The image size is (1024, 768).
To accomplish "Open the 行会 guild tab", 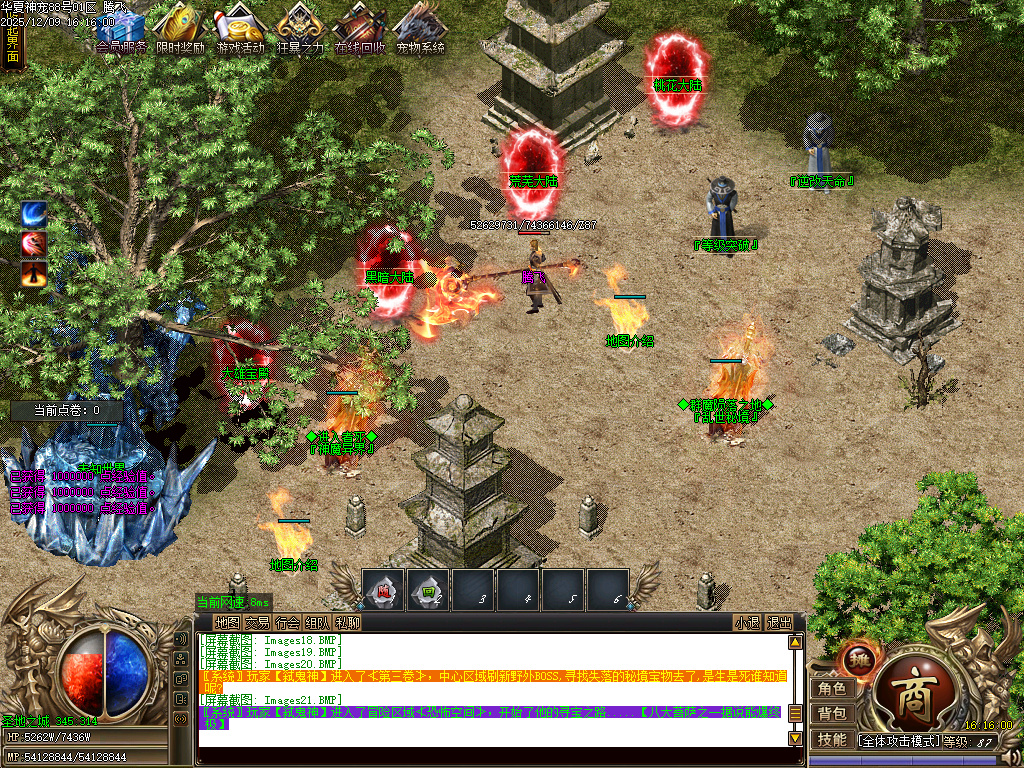I will click(287, 622).
